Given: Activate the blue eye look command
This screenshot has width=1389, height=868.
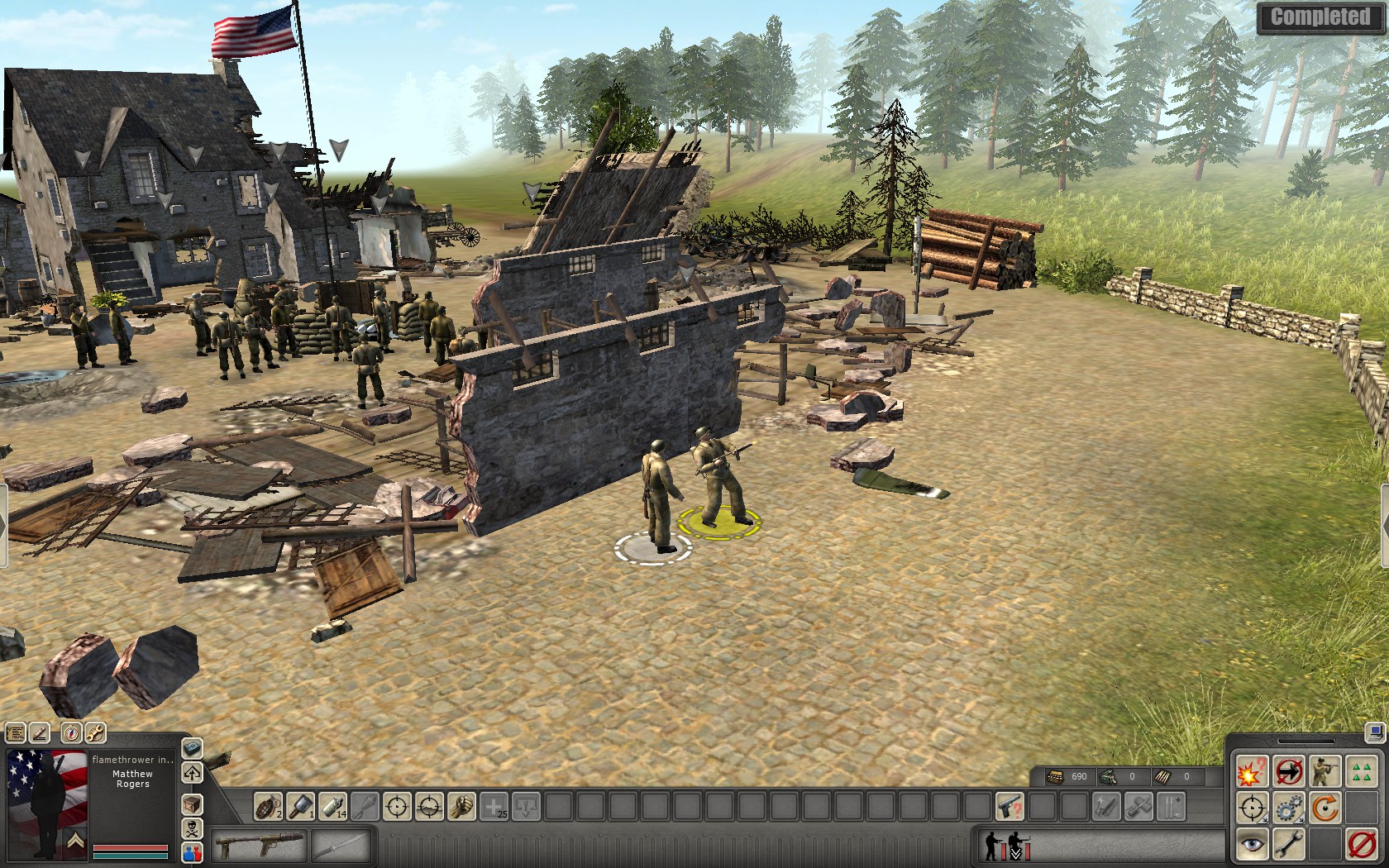Looking at the screenshot, I should coord(1252,844).
